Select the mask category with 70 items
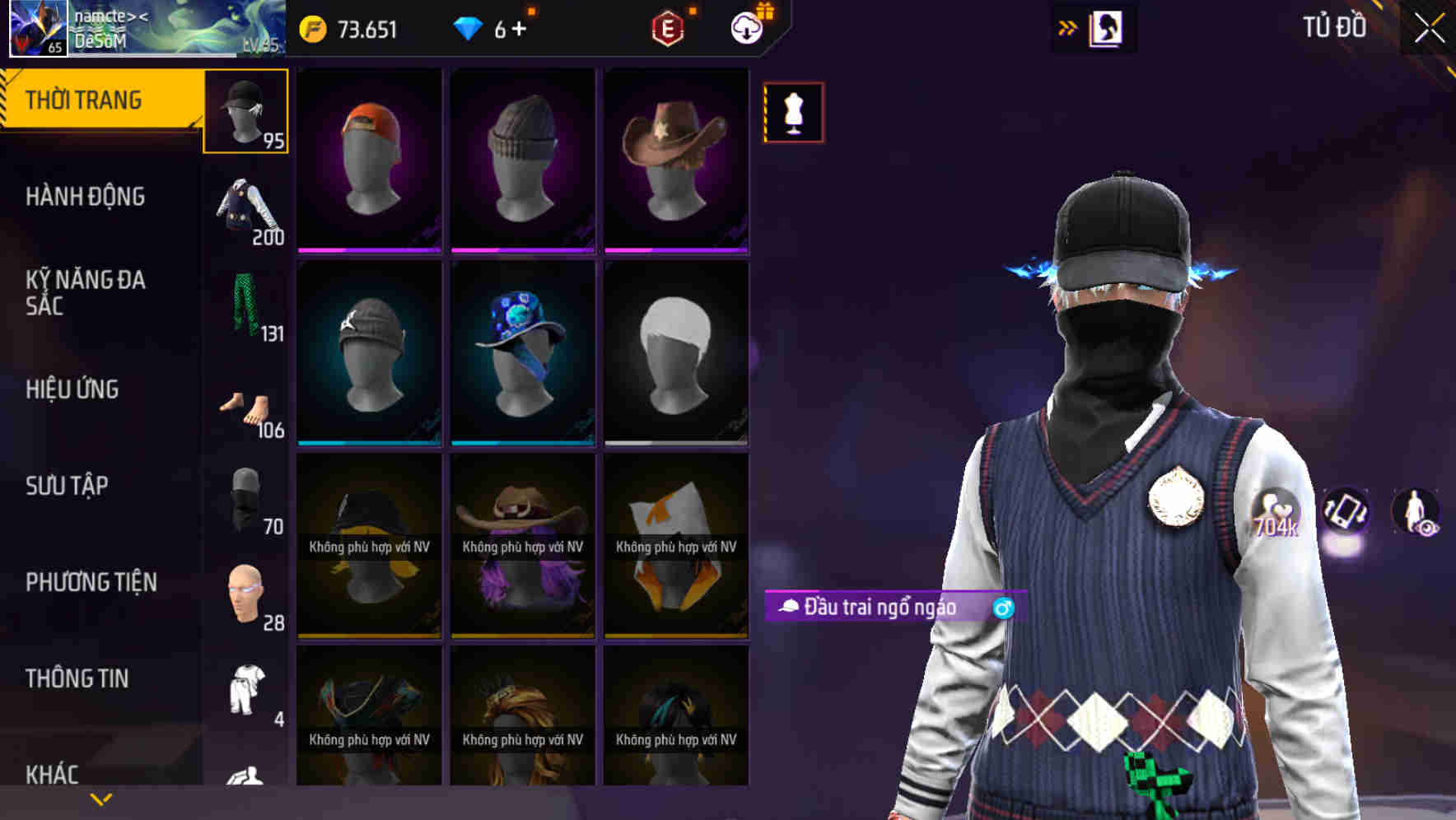Image resolution: width=1456 pixels, height=820 pixels. 246,496
